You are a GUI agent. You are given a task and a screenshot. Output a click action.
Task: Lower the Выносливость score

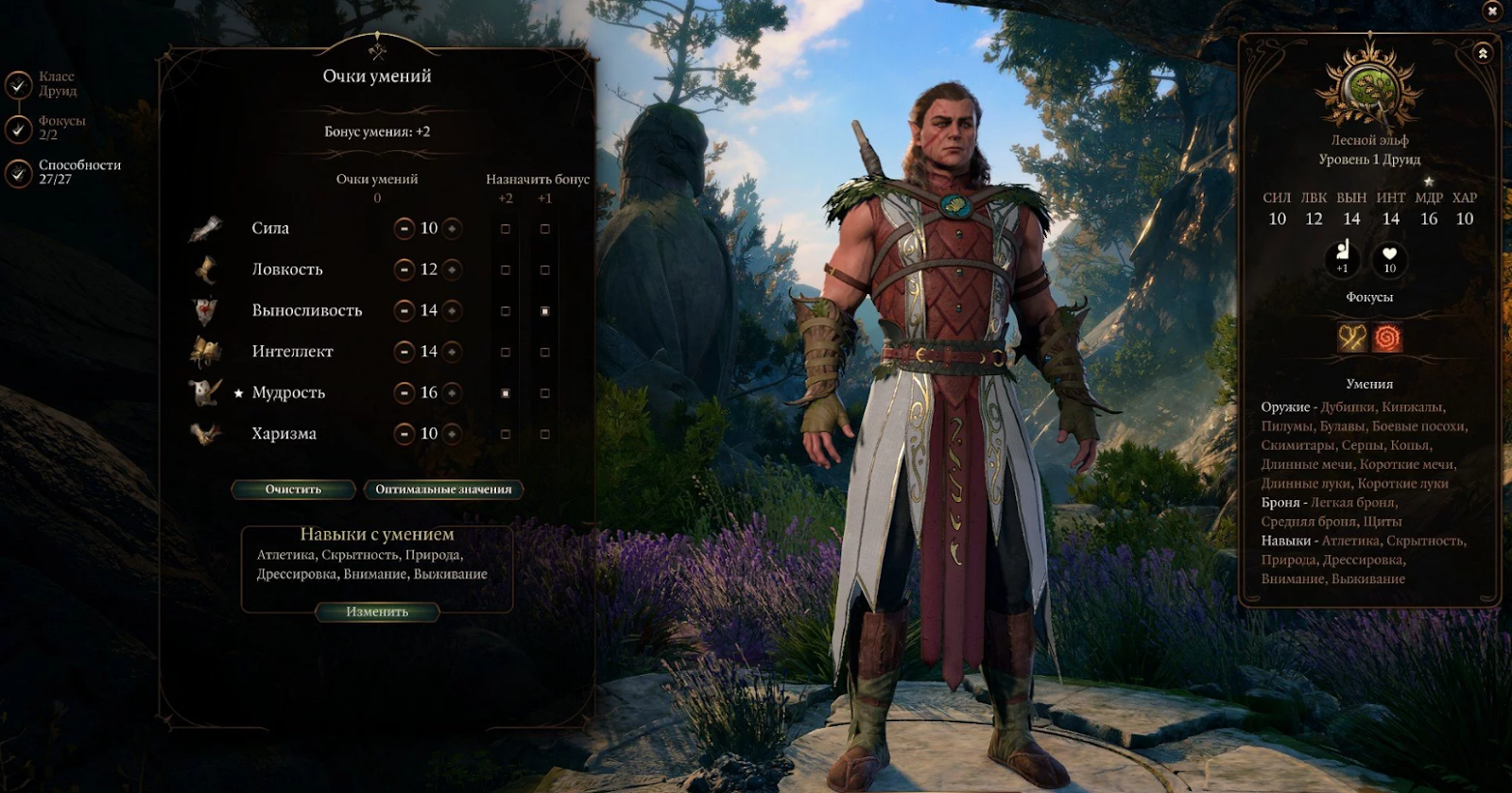pyautogui.click(x=404, y=311)
